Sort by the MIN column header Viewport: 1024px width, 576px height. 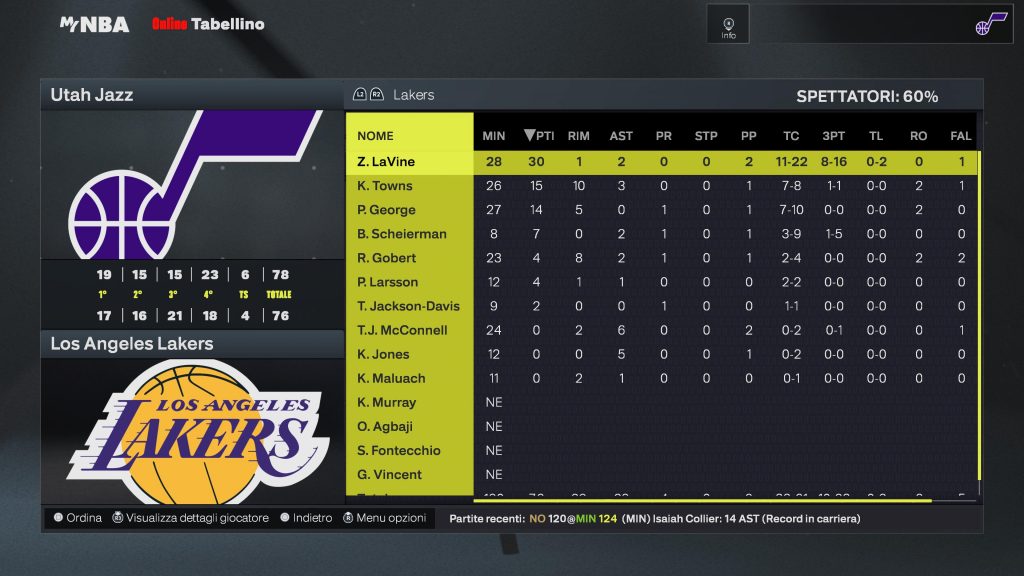(x=494, y=136)
